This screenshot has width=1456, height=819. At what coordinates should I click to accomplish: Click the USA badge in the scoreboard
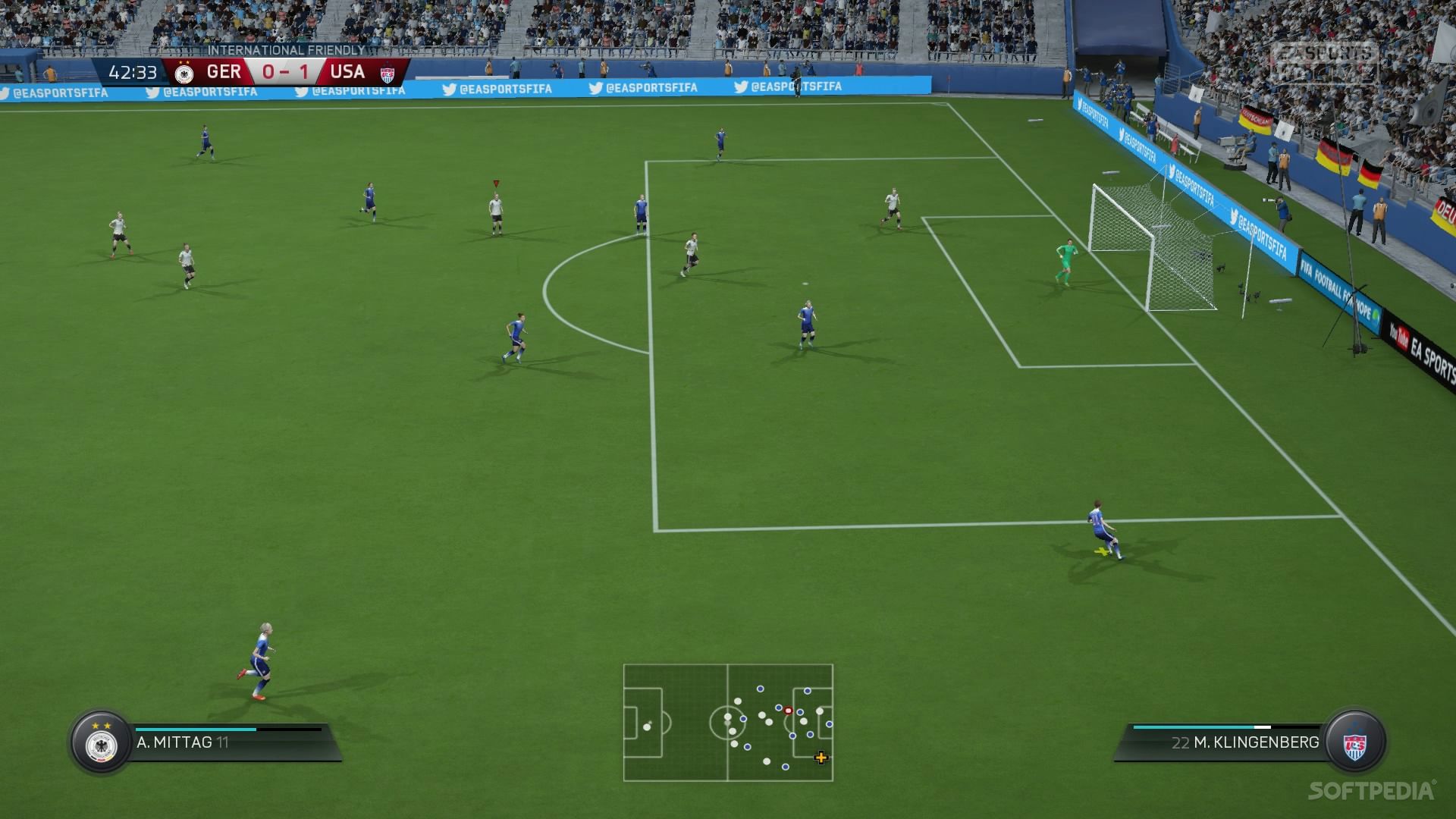(388, 74)
